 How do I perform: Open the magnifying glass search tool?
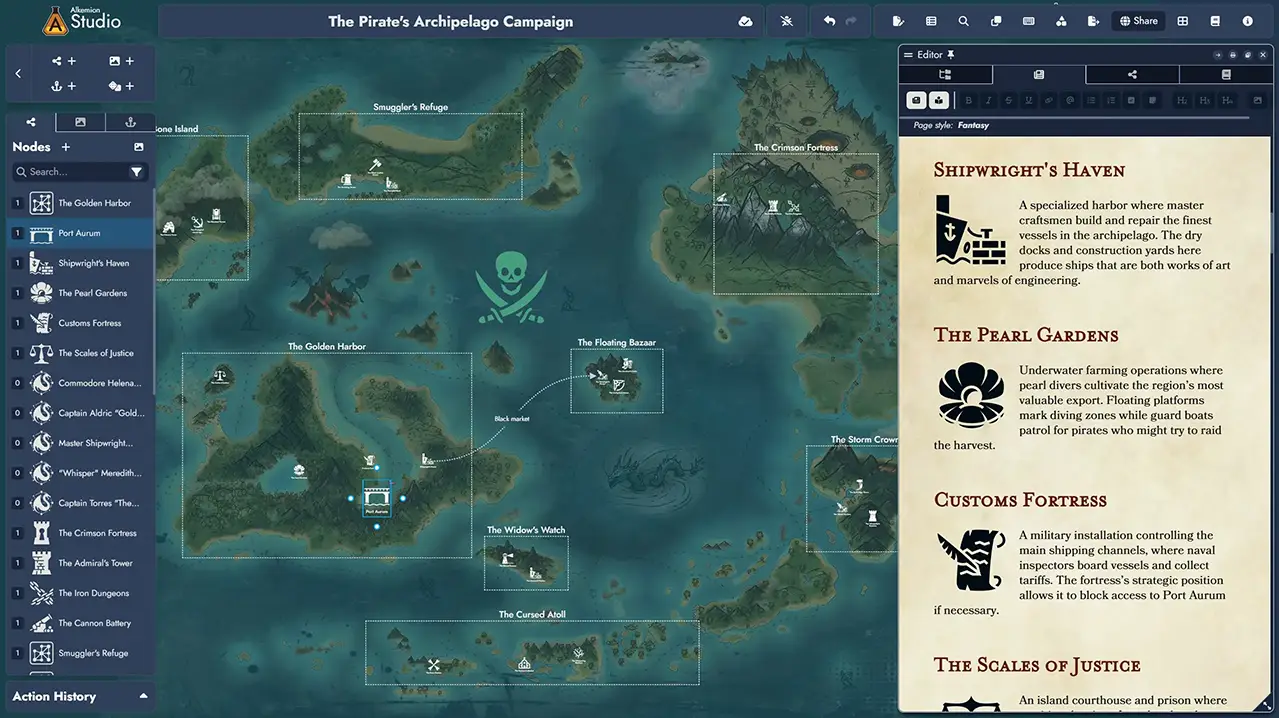pyautogui.click(x=963, y=21)
